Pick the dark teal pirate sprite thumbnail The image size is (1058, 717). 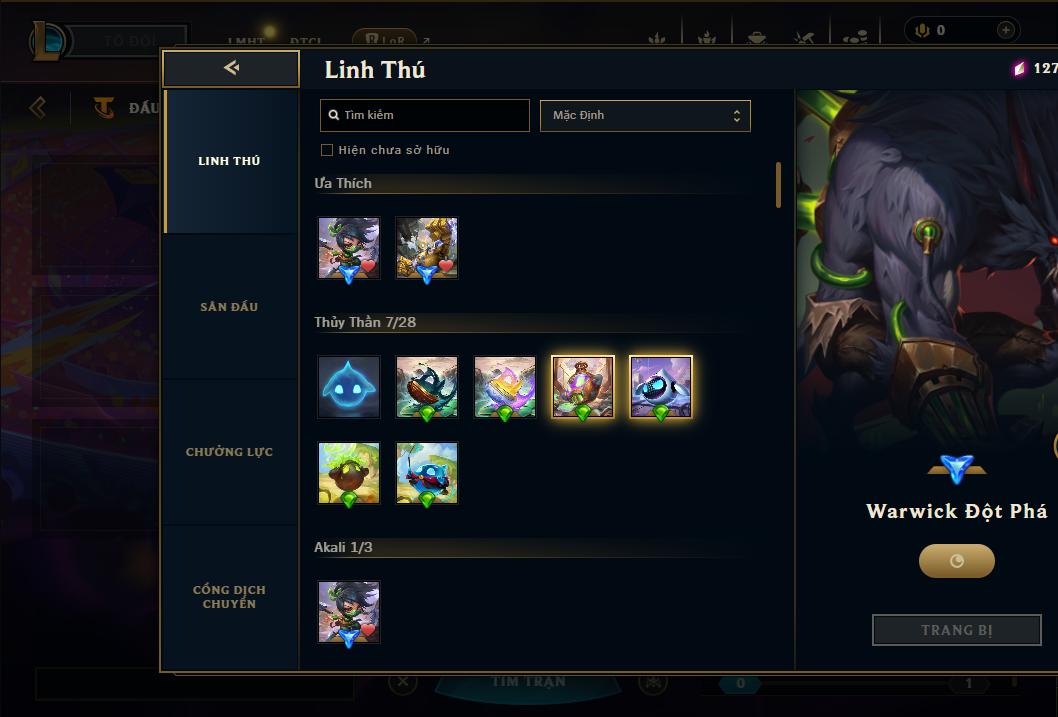click(427, 386)
